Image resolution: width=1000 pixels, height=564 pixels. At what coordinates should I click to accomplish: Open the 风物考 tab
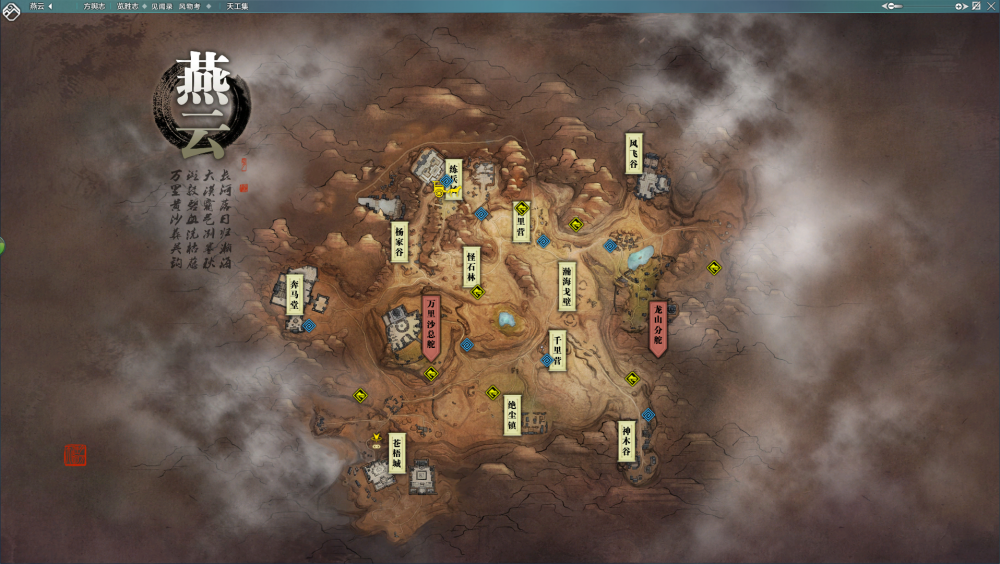pos(190,6)
